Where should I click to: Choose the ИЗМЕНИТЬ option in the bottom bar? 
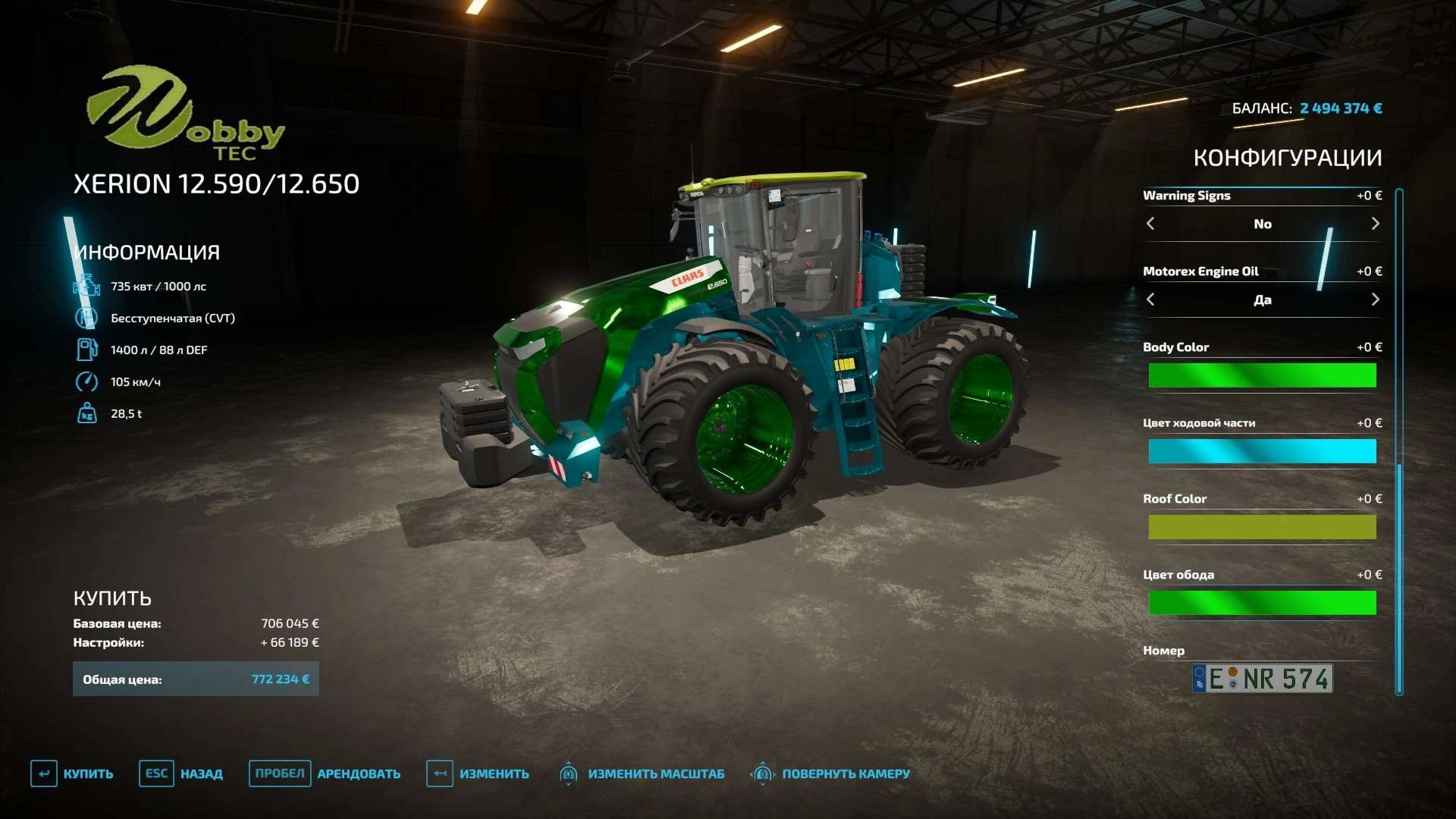click(x=479, y=773)
